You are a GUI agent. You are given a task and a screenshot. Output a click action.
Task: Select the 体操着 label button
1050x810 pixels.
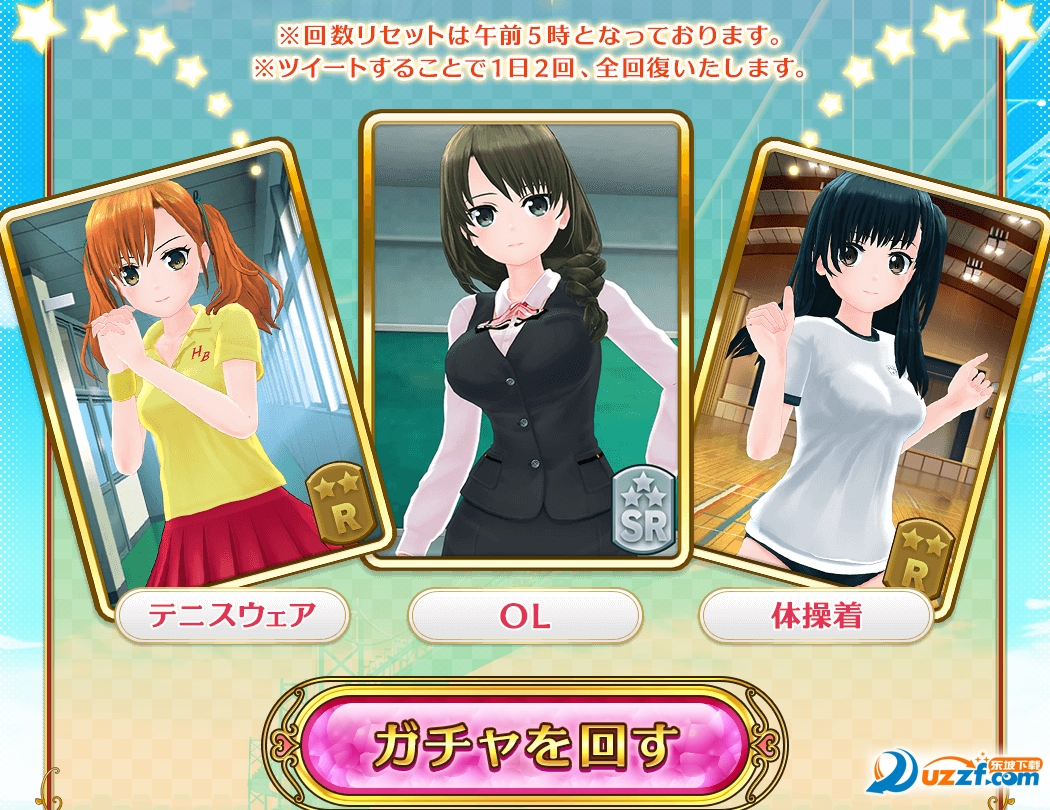(816, 616)
